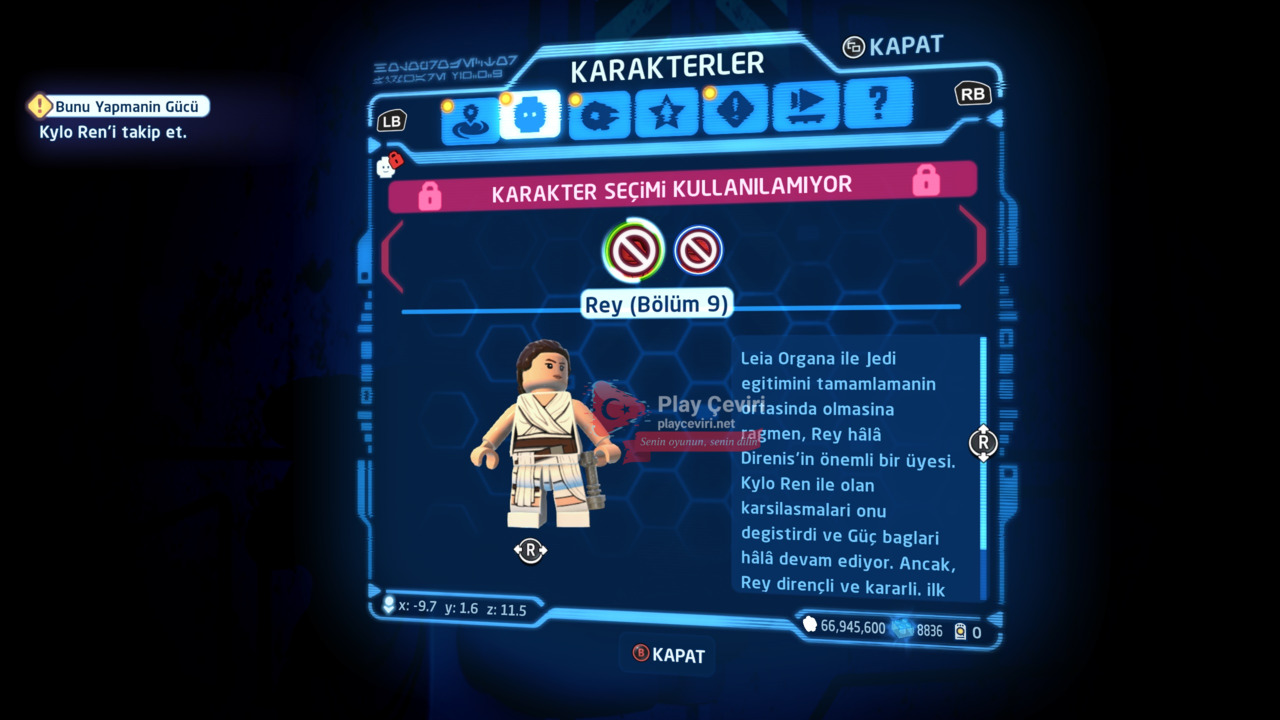Choose the blue-ringed locked character slot

pos(698,250)
